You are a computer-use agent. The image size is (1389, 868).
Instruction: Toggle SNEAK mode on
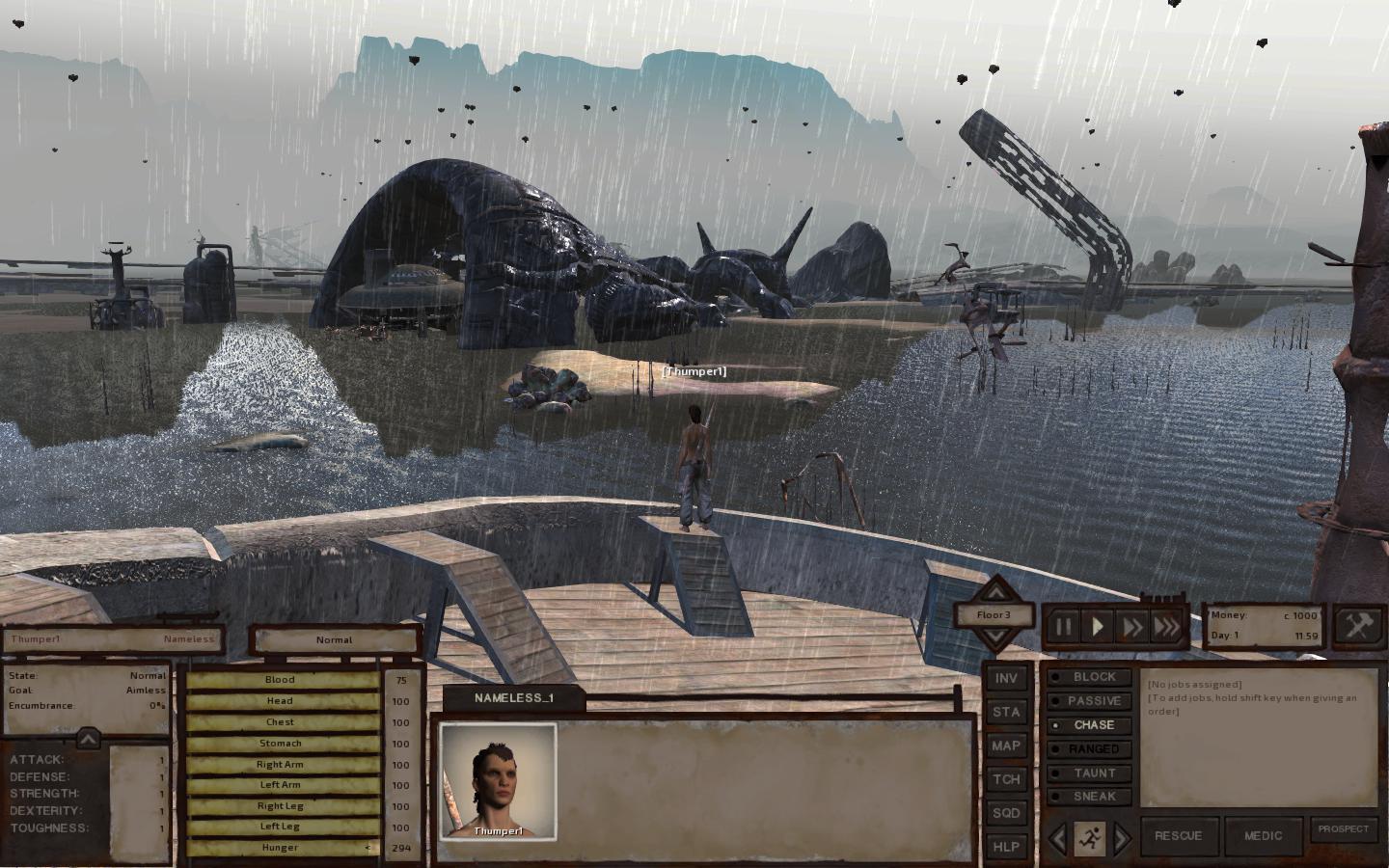pyautogui.click(x=1090, y=797)
